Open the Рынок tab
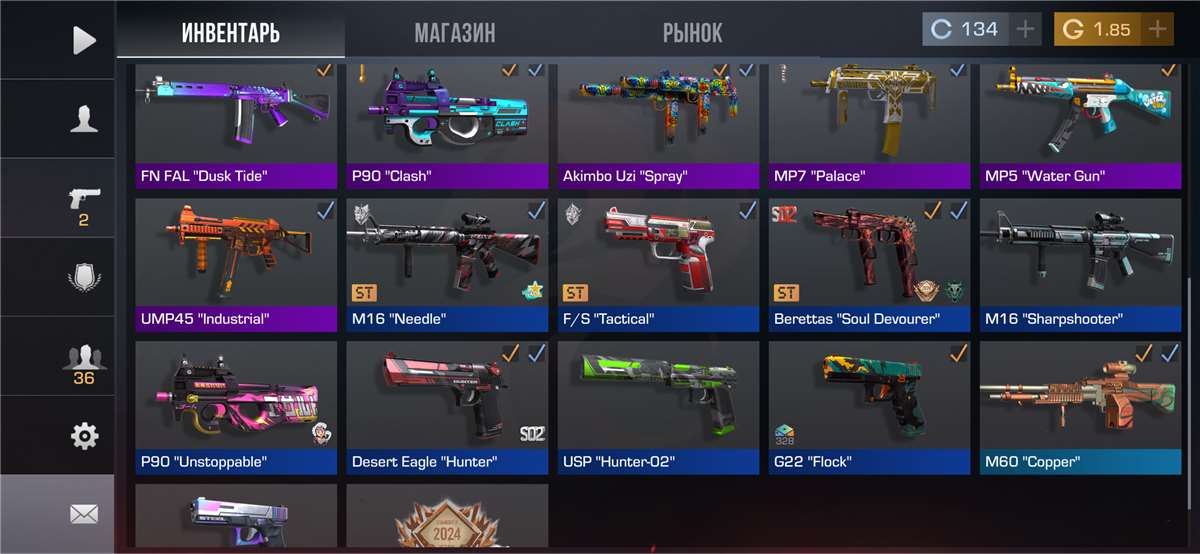The height and width of the screenshot is (554, 1200). click(x=692, y=32)
